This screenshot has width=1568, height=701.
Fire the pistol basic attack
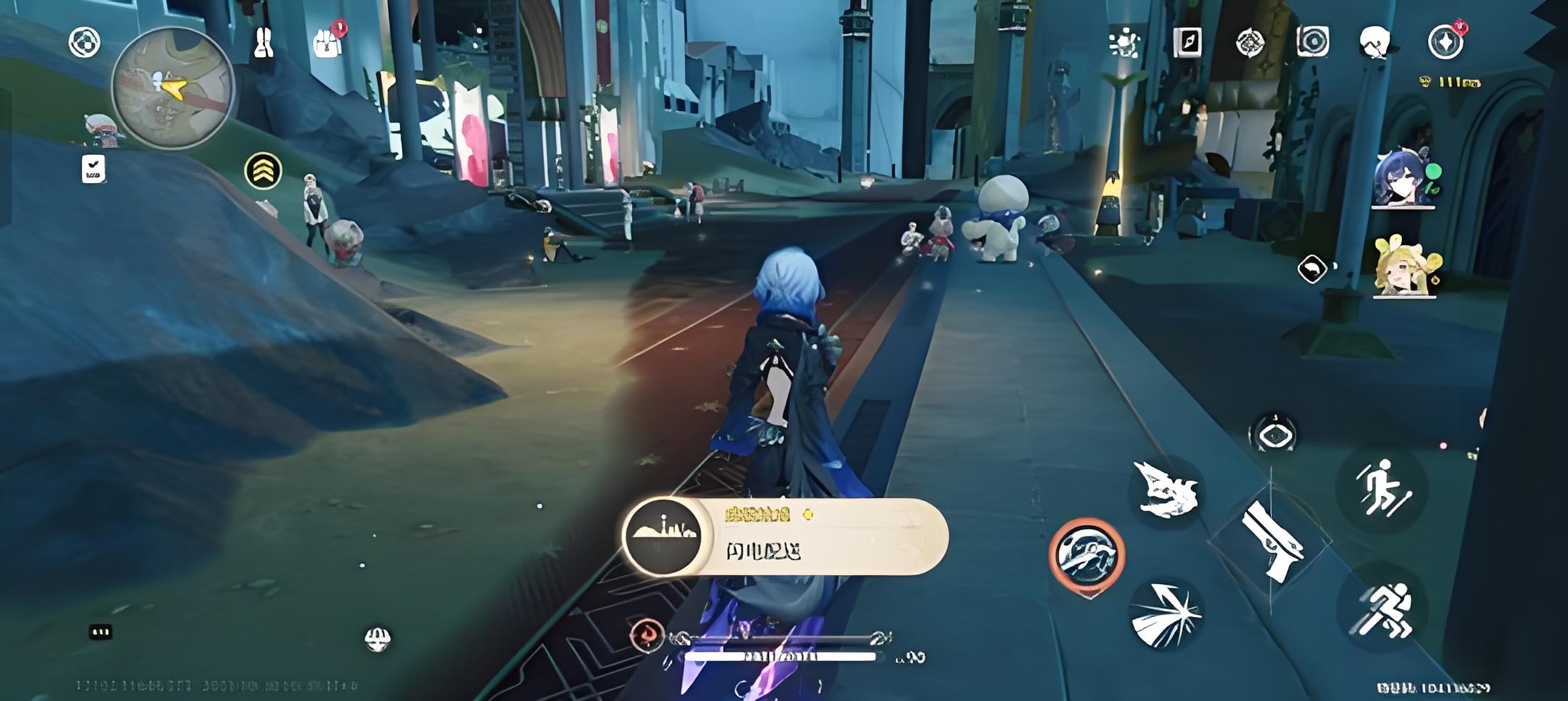point(1272,541)
